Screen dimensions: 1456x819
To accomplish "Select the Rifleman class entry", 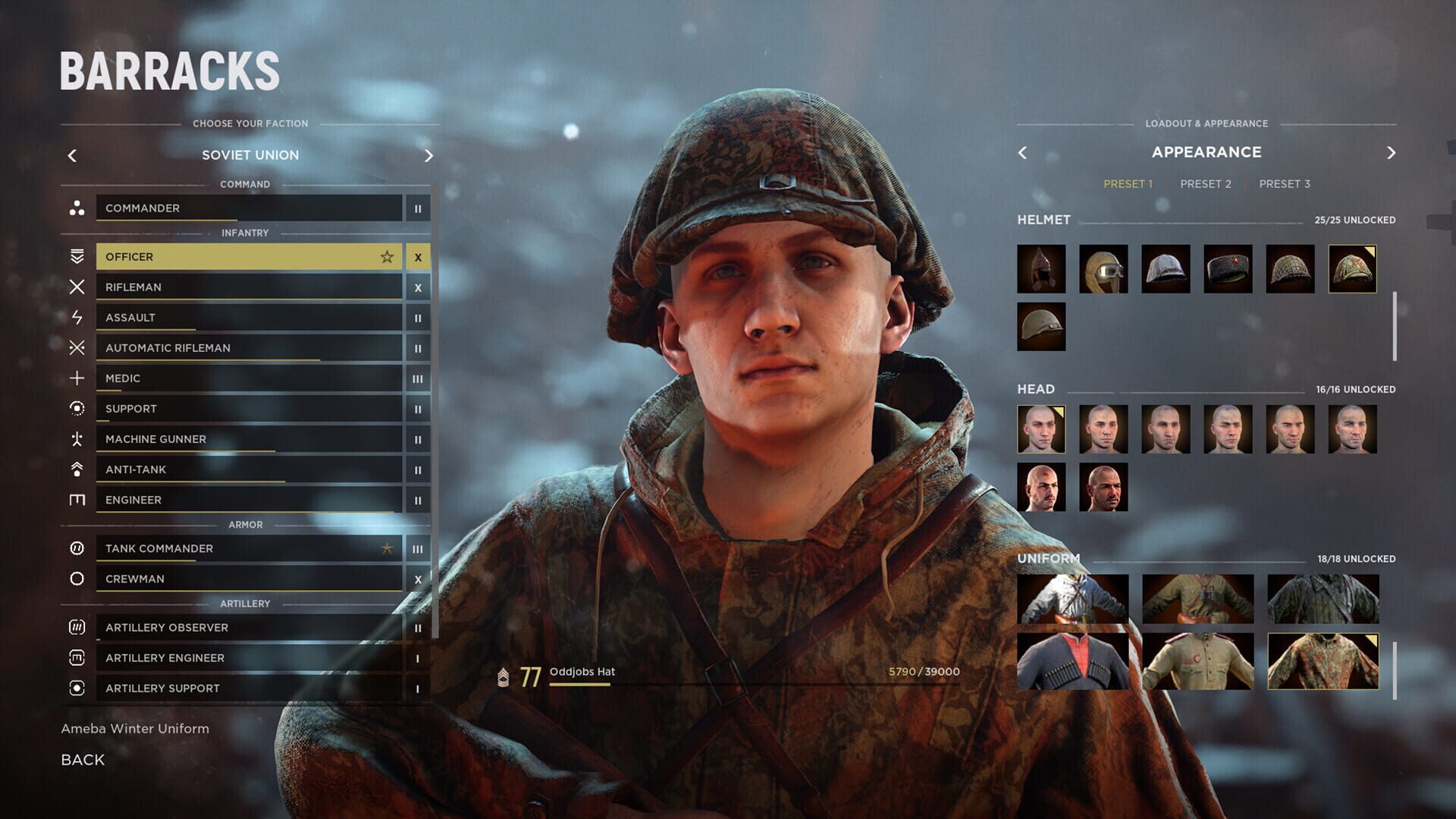I will pos(227,287).
